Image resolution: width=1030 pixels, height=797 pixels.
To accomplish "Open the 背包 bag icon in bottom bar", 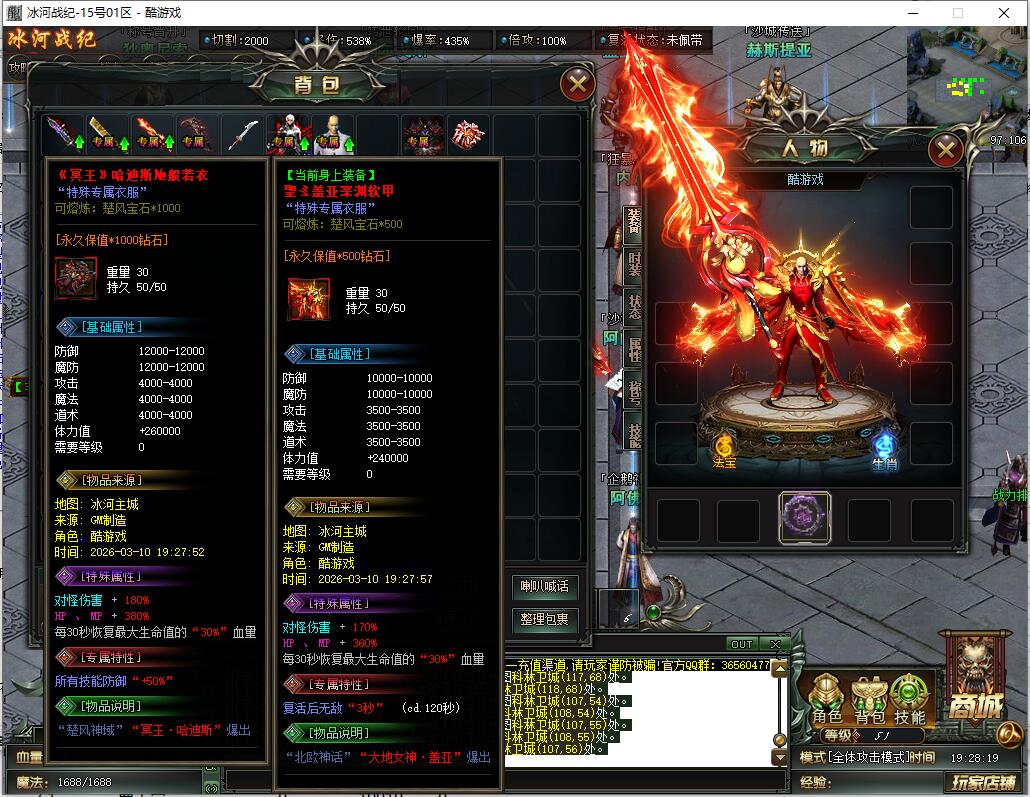I will pos(868,699).
